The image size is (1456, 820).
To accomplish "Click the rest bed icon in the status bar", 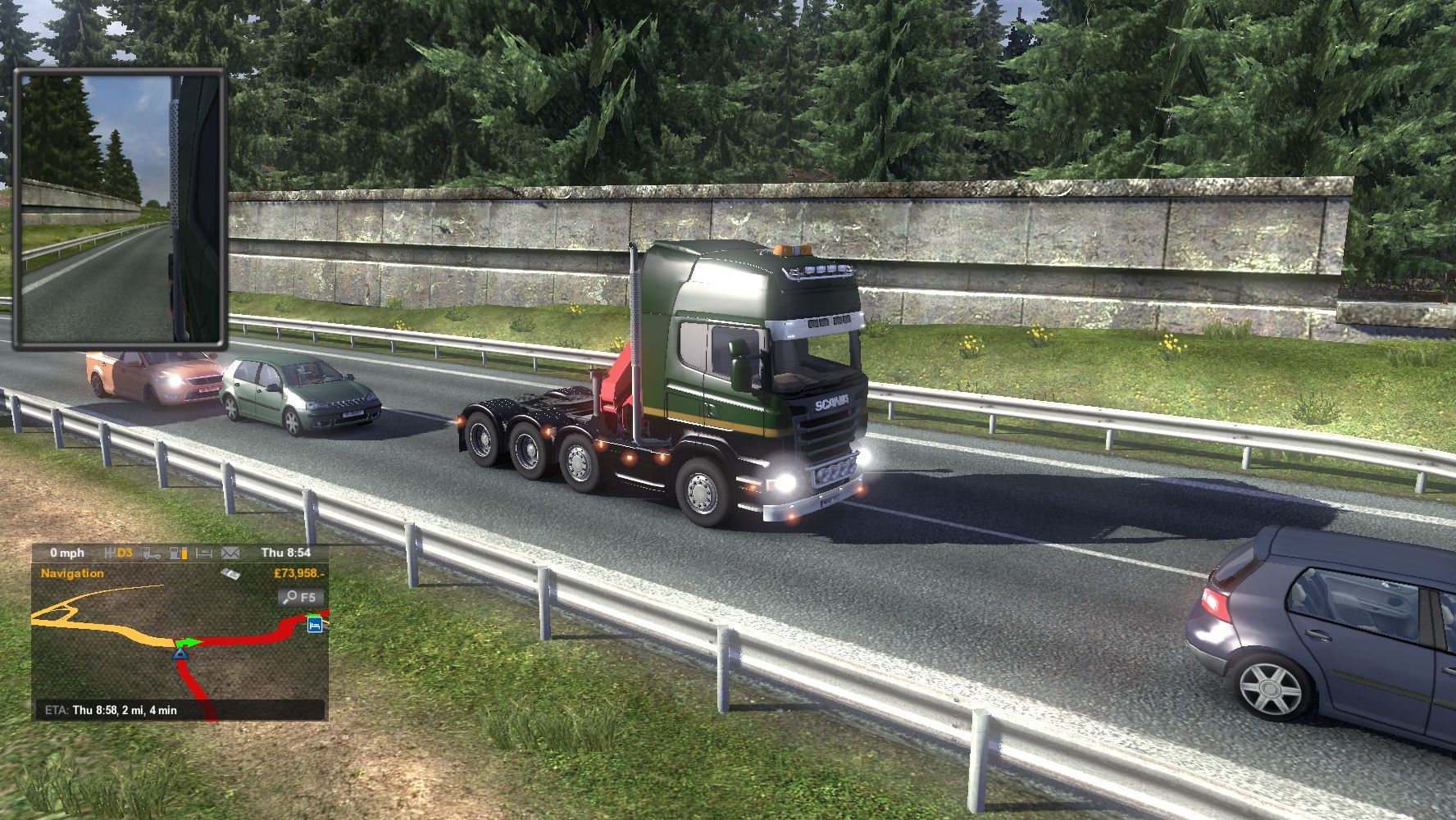I will 204,553.
